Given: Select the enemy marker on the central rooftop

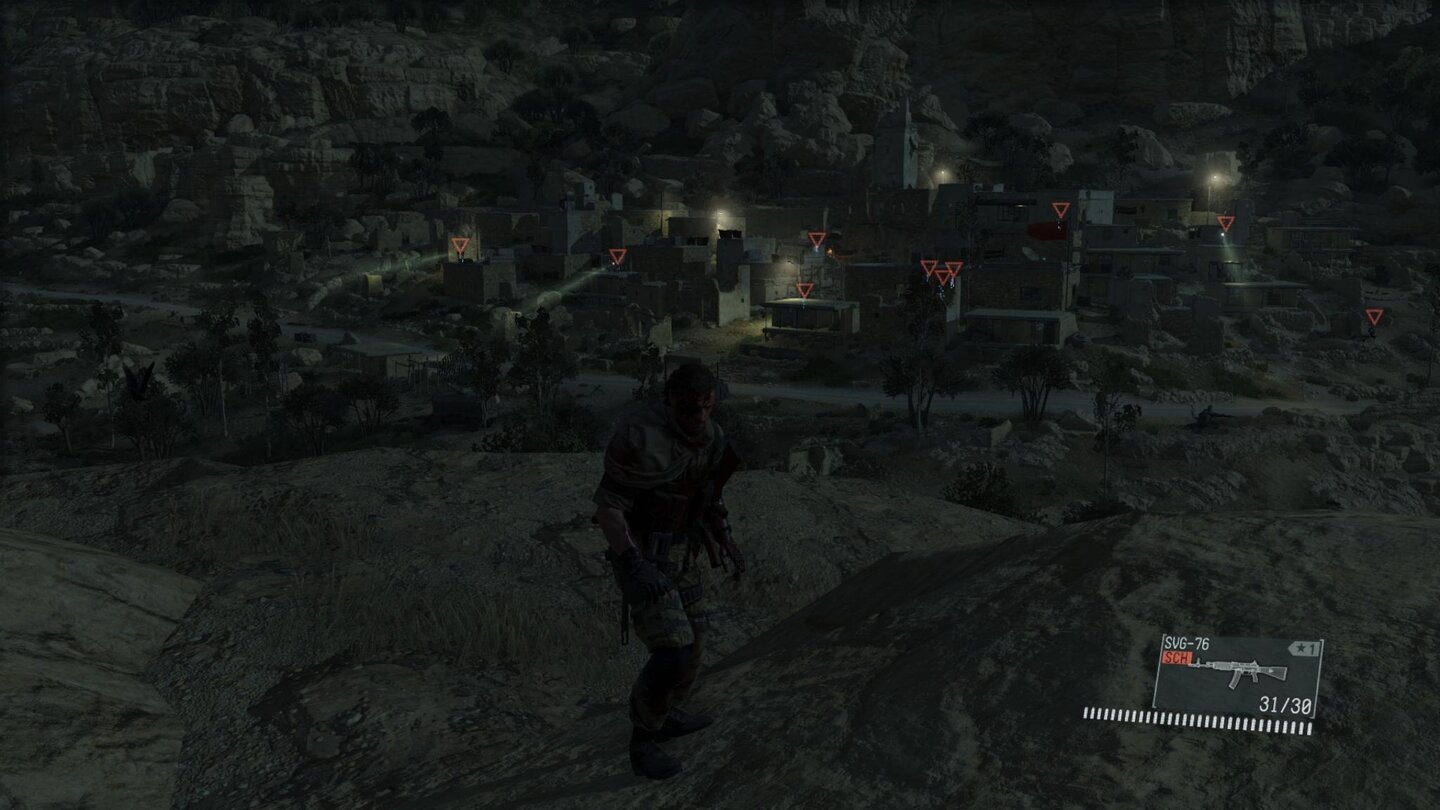Looking at the screenshot, I should pyautogui.click(x=802, y=291).
